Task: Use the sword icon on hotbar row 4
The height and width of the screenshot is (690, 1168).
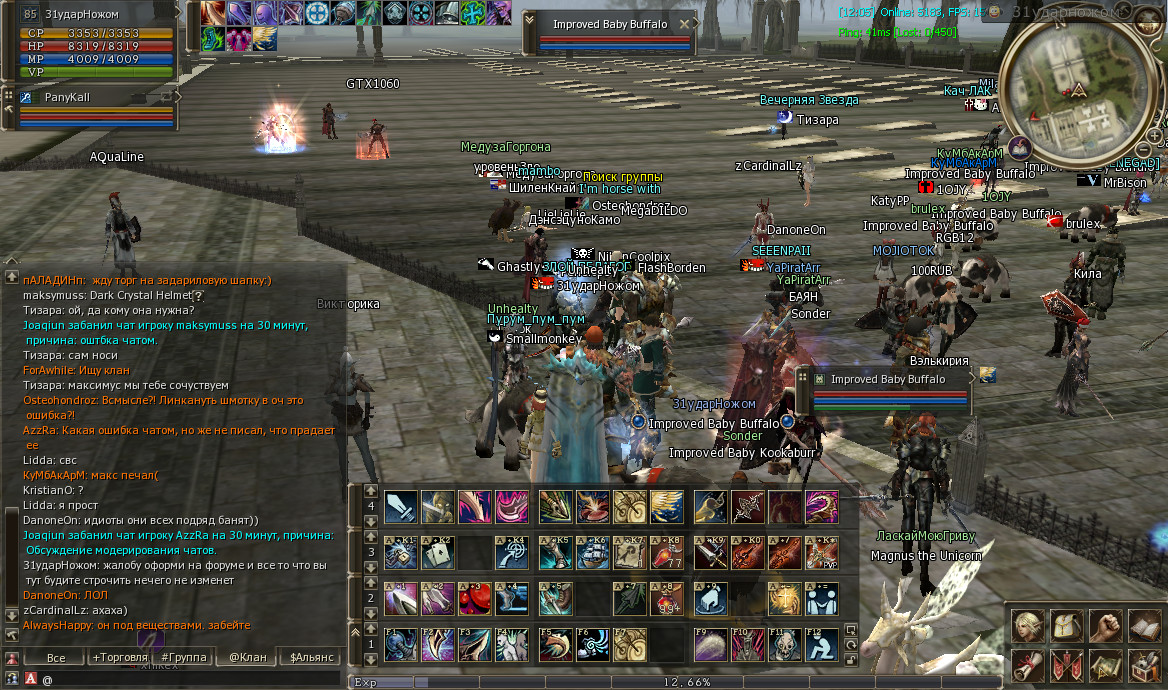Action: (401, 506)
